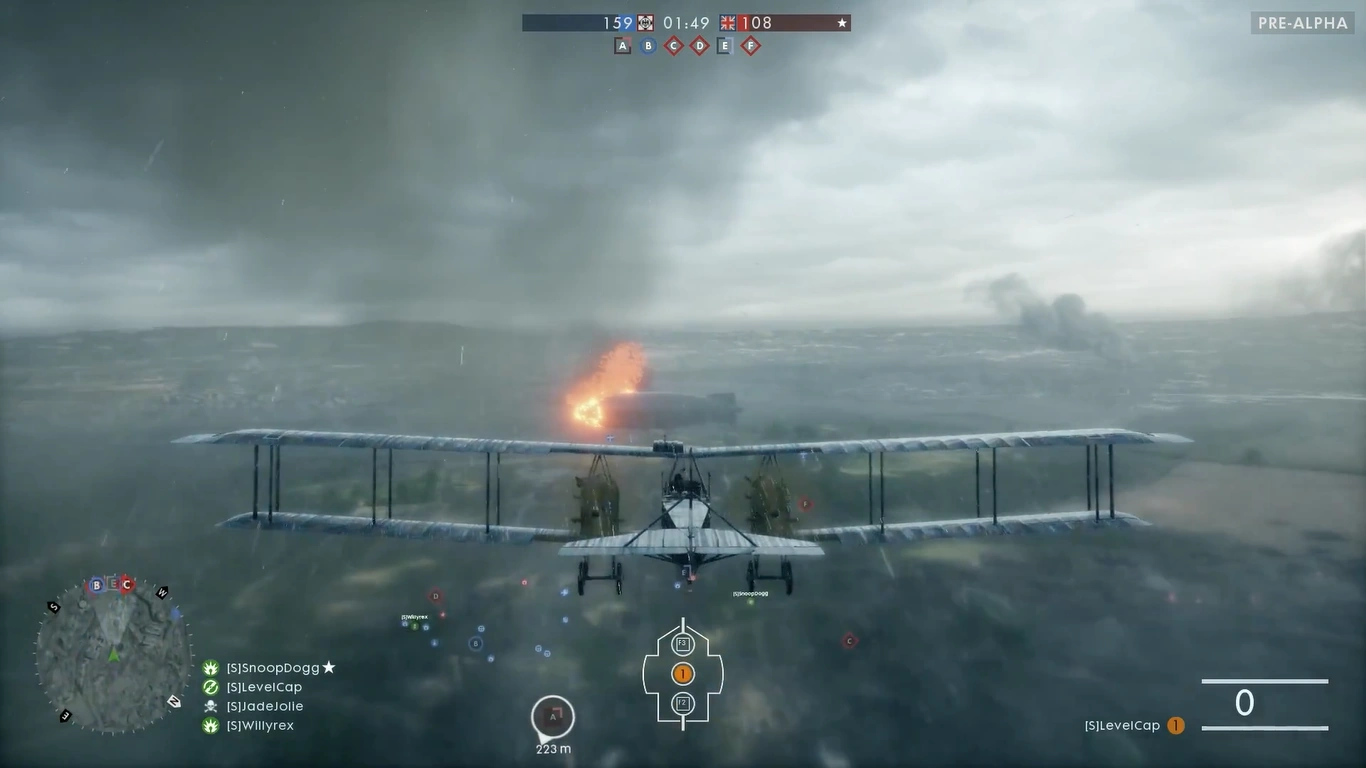
Task: Select the occupied pilot seat marked 1
Action: click(683, 673)
